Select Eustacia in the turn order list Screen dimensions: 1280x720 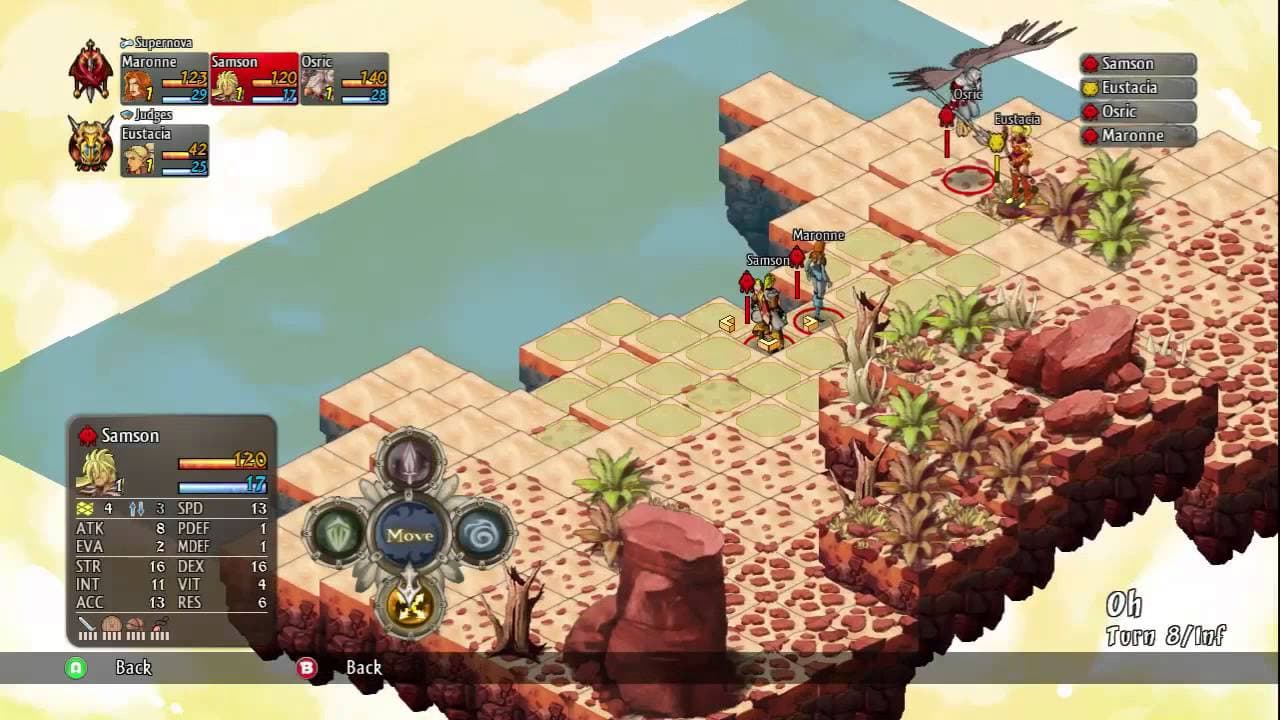click(1135, 87)
